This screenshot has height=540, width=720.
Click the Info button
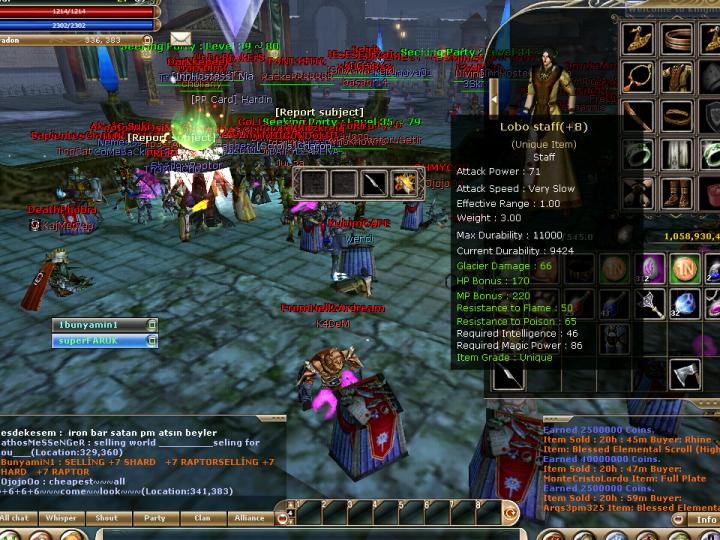706,520
